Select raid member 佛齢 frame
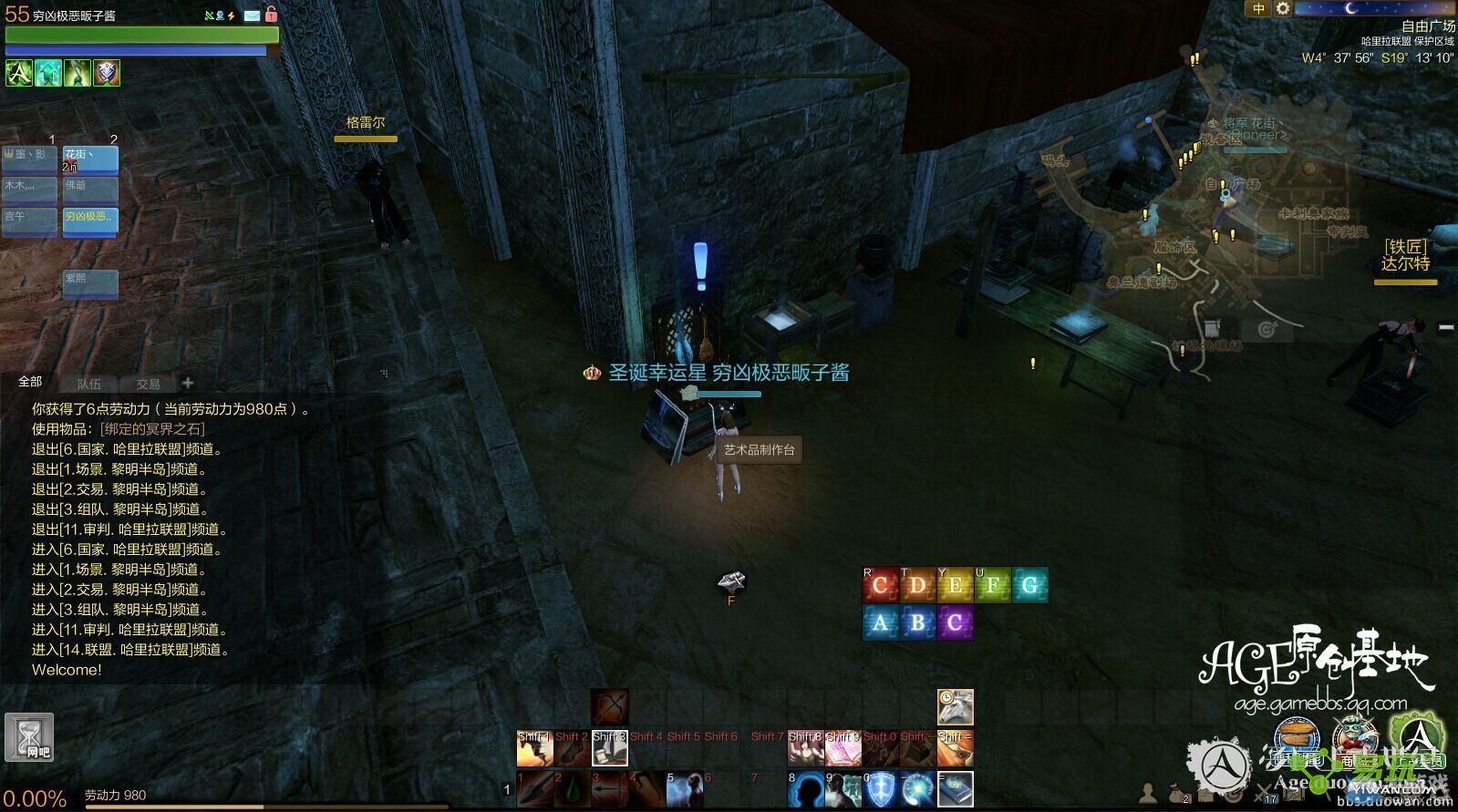Image resolution: width=1458 pixels, height=812 pixels. click(x=90, y=190)
